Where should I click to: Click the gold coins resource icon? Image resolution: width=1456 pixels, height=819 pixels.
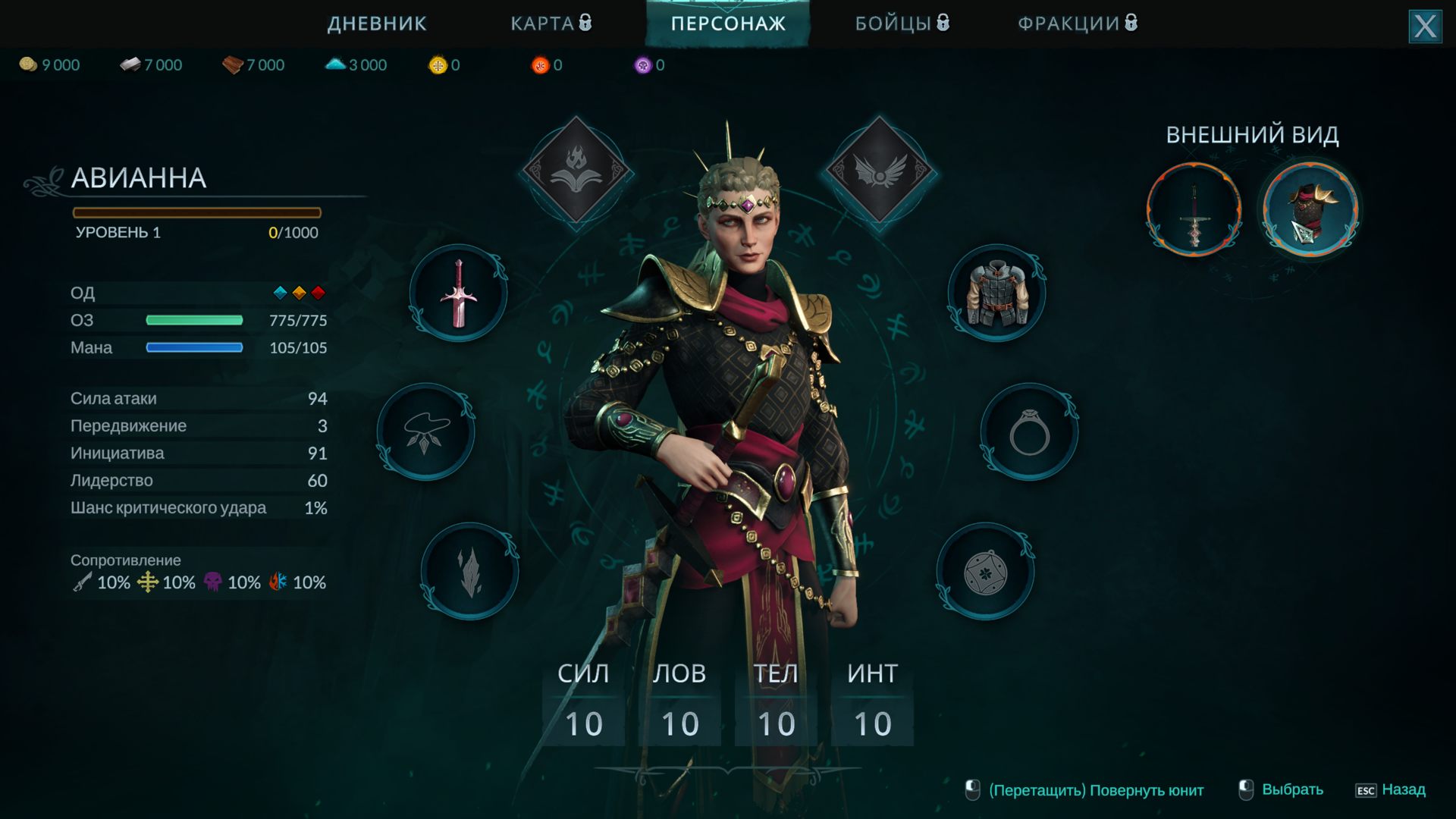pos(27,64)
